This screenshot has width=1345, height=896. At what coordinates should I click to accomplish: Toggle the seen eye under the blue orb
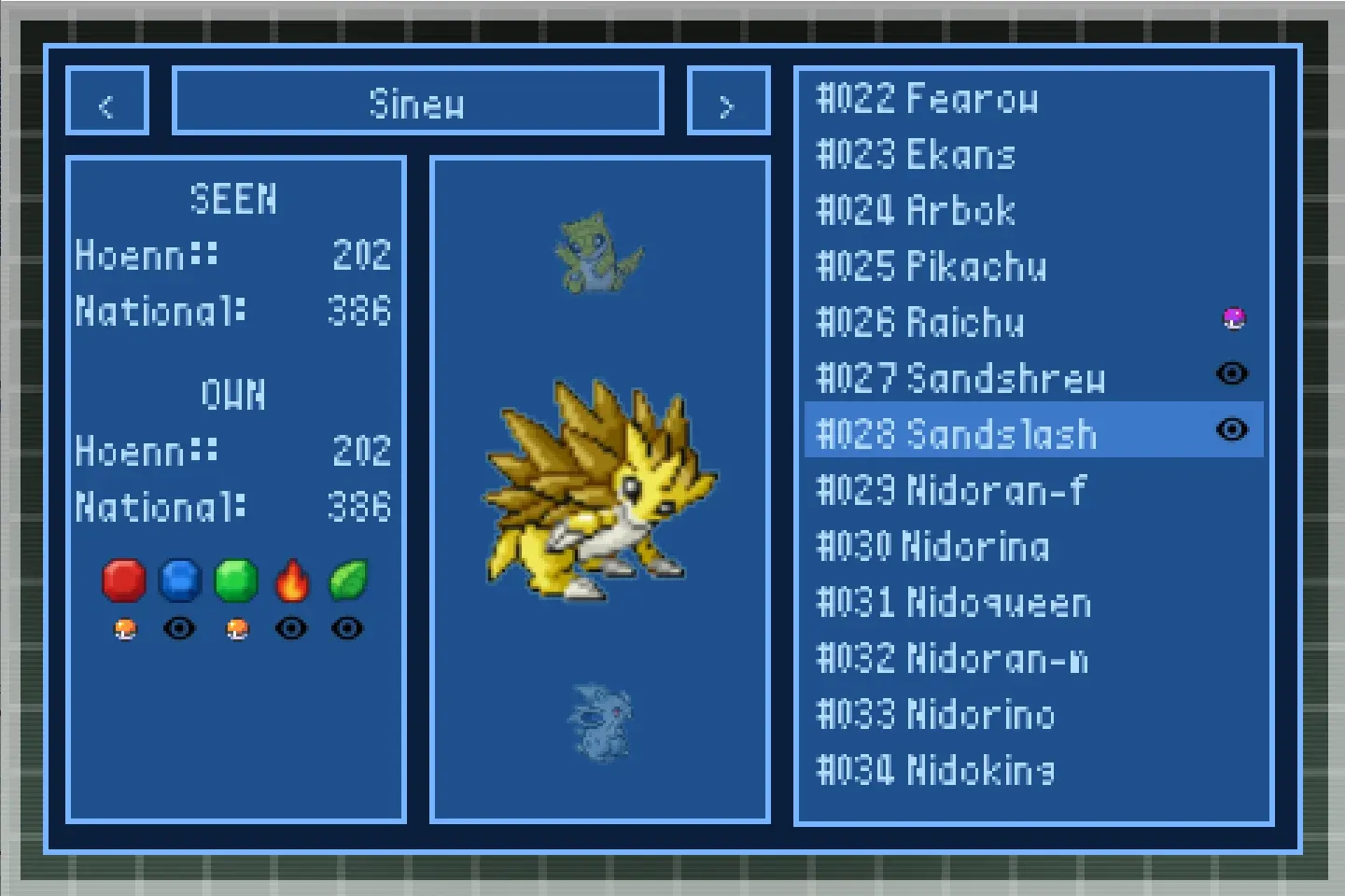pos(180,628)
